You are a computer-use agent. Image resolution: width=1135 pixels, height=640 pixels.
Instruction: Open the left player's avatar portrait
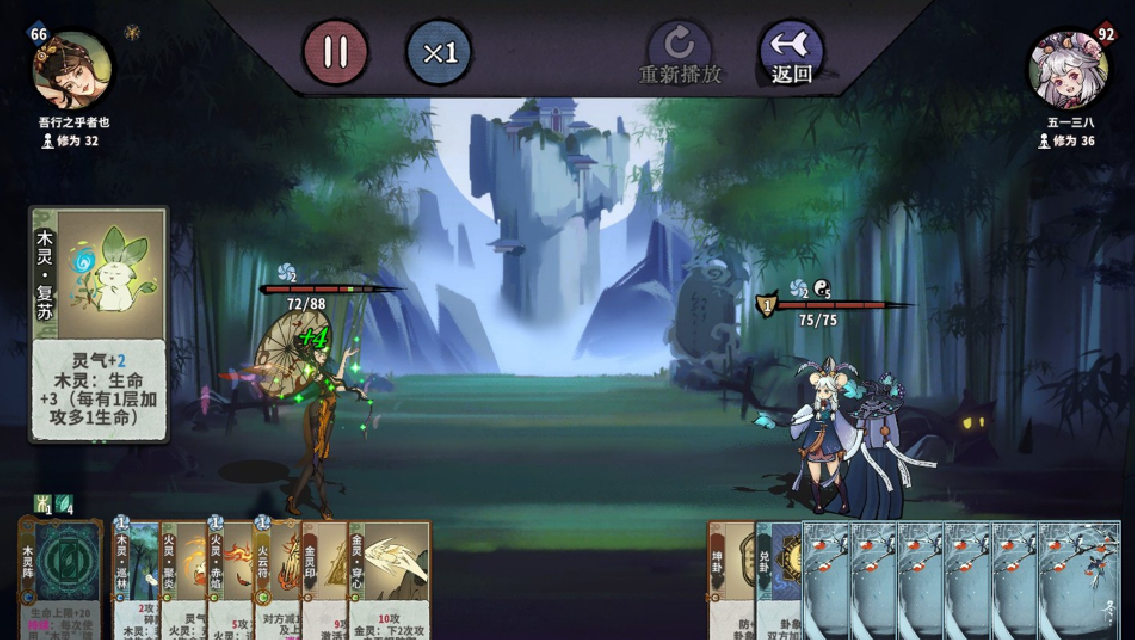[x=72, y=70]
